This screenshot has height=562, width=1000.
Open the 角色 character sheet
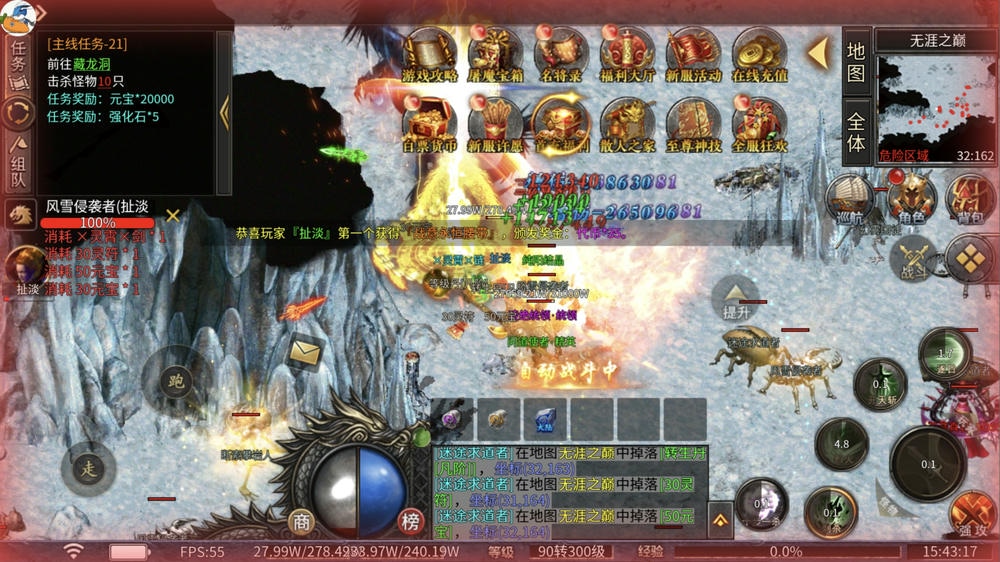point(910,198)
